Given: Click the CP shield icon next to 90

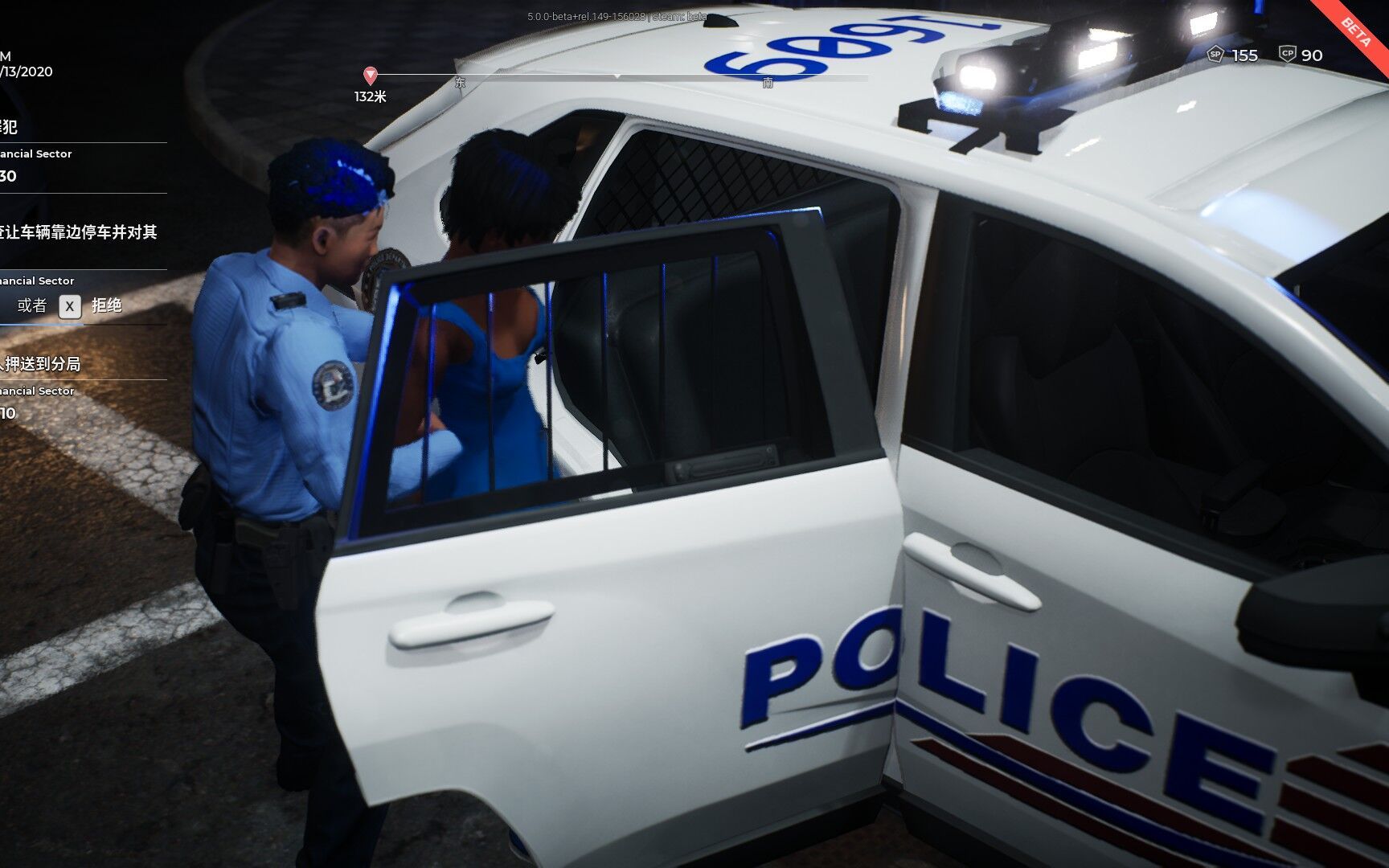Looking at the screenshot, I should [x=1289, y=54].
